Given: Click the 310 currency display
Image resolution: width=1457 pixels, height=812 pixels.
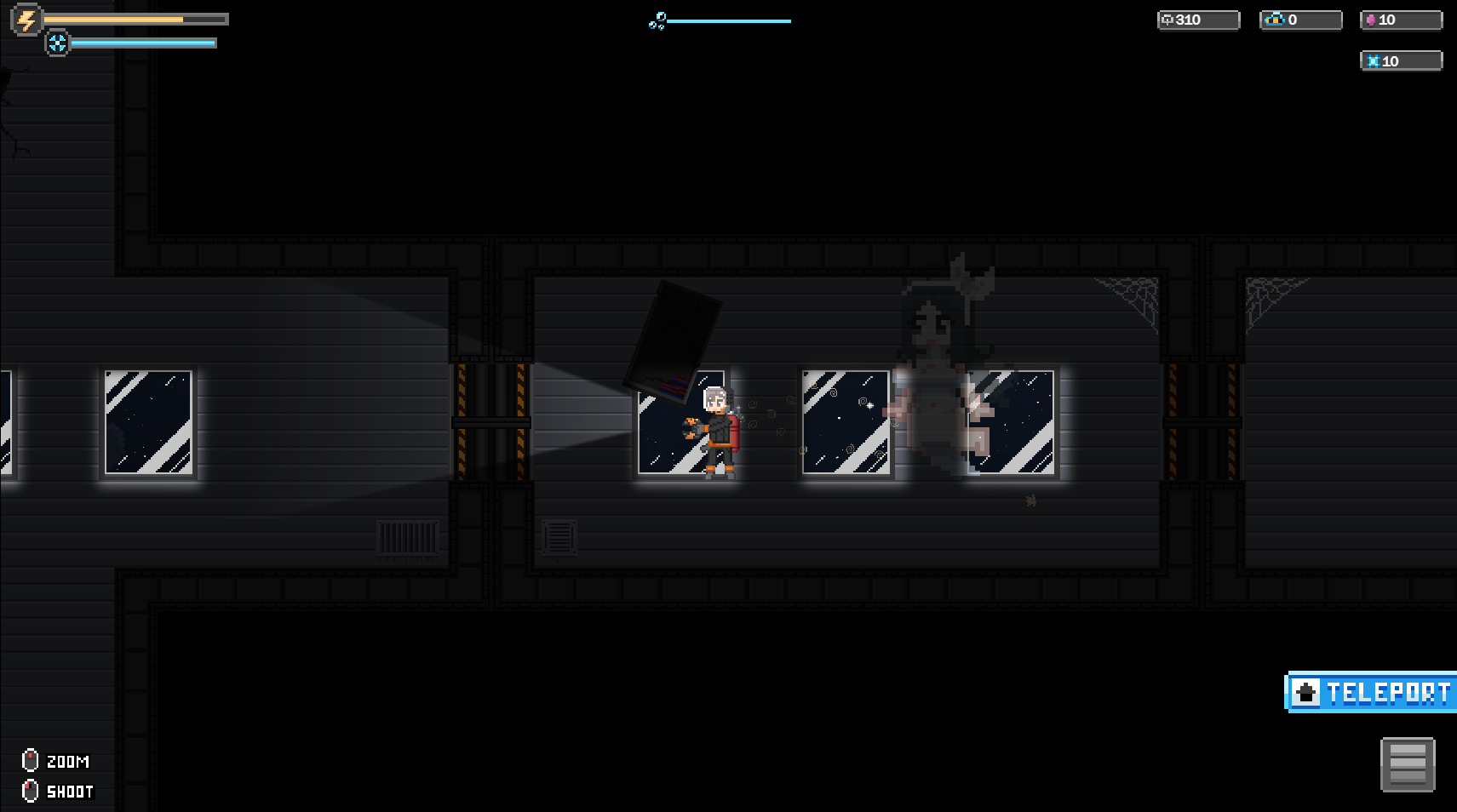Looking at the screenshot, I should (x=1190, y=20).
